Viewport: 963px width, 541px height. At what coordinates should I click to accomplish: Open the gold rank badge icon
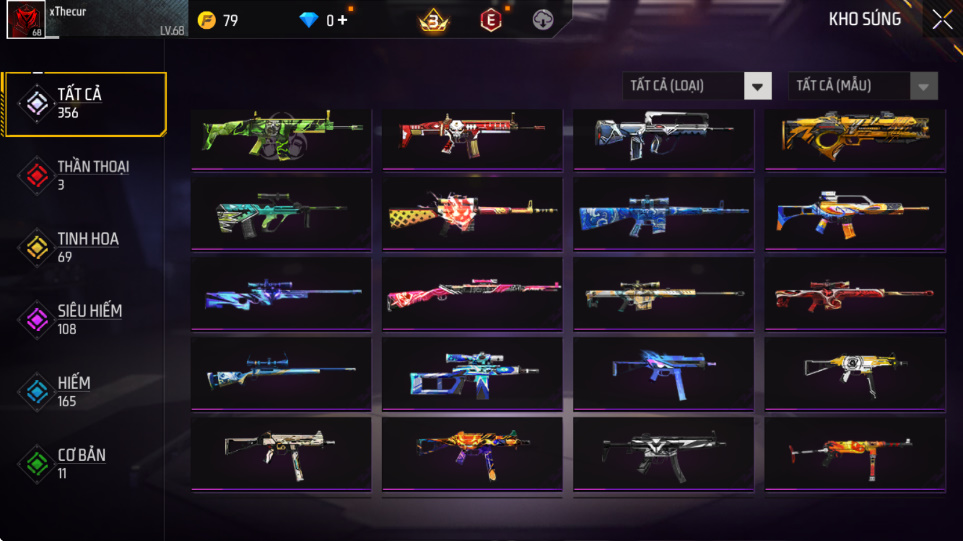432,20
